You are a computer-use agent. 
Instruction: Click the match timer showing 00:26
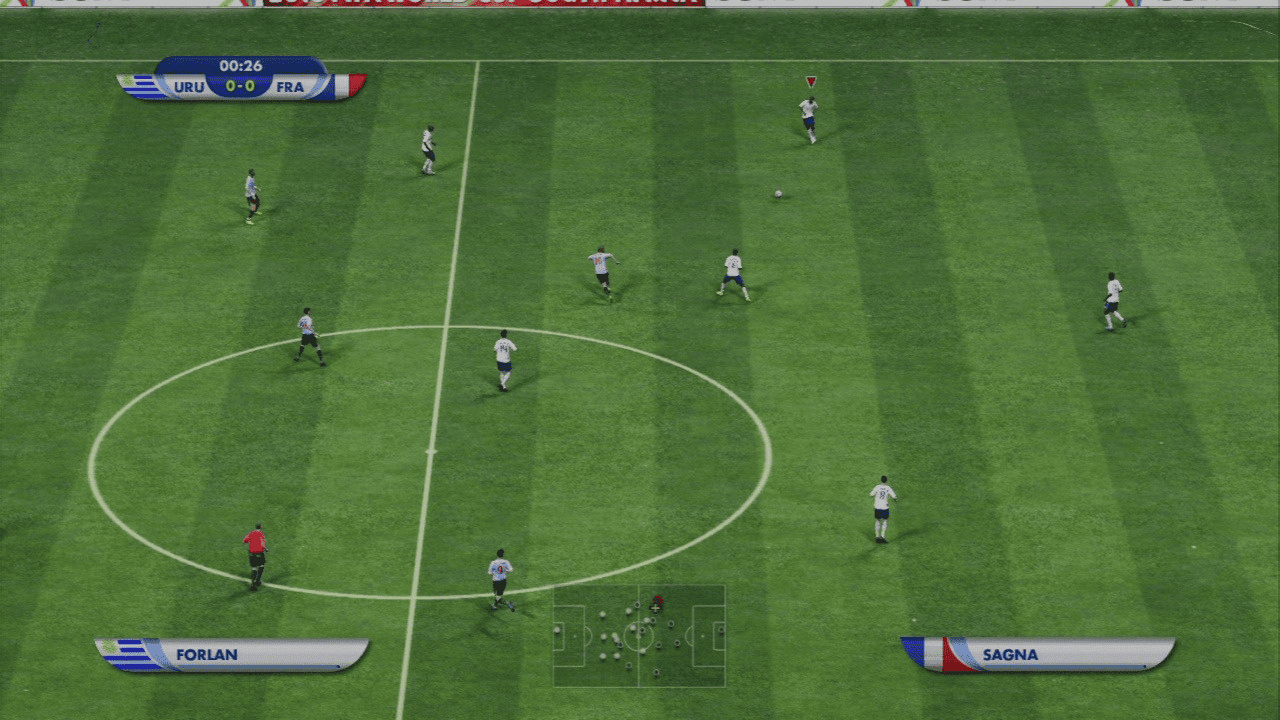[241, 64]
